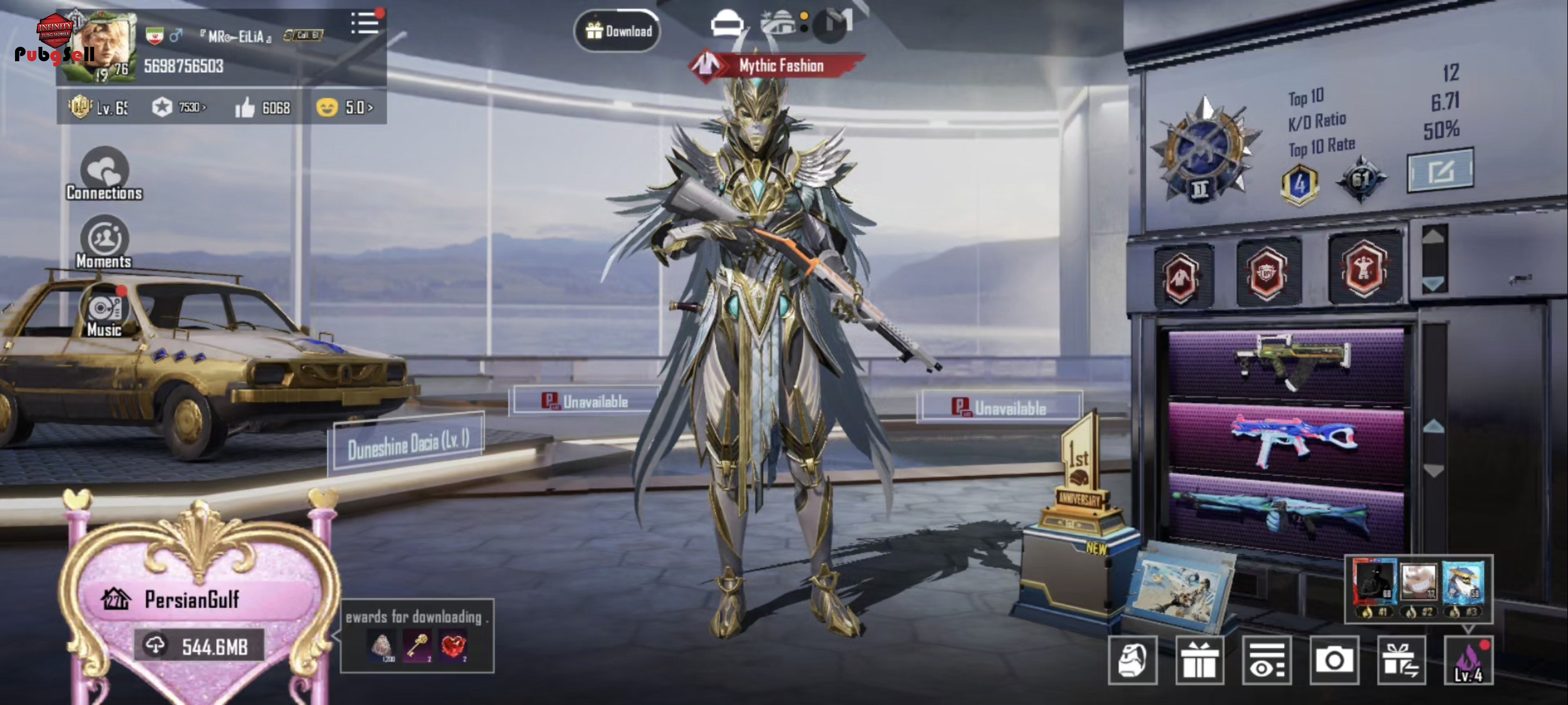The height and width of the screenshot is (705, 1568).
Task: Open the list menu beside the player name
Action: tap(365, 24)
